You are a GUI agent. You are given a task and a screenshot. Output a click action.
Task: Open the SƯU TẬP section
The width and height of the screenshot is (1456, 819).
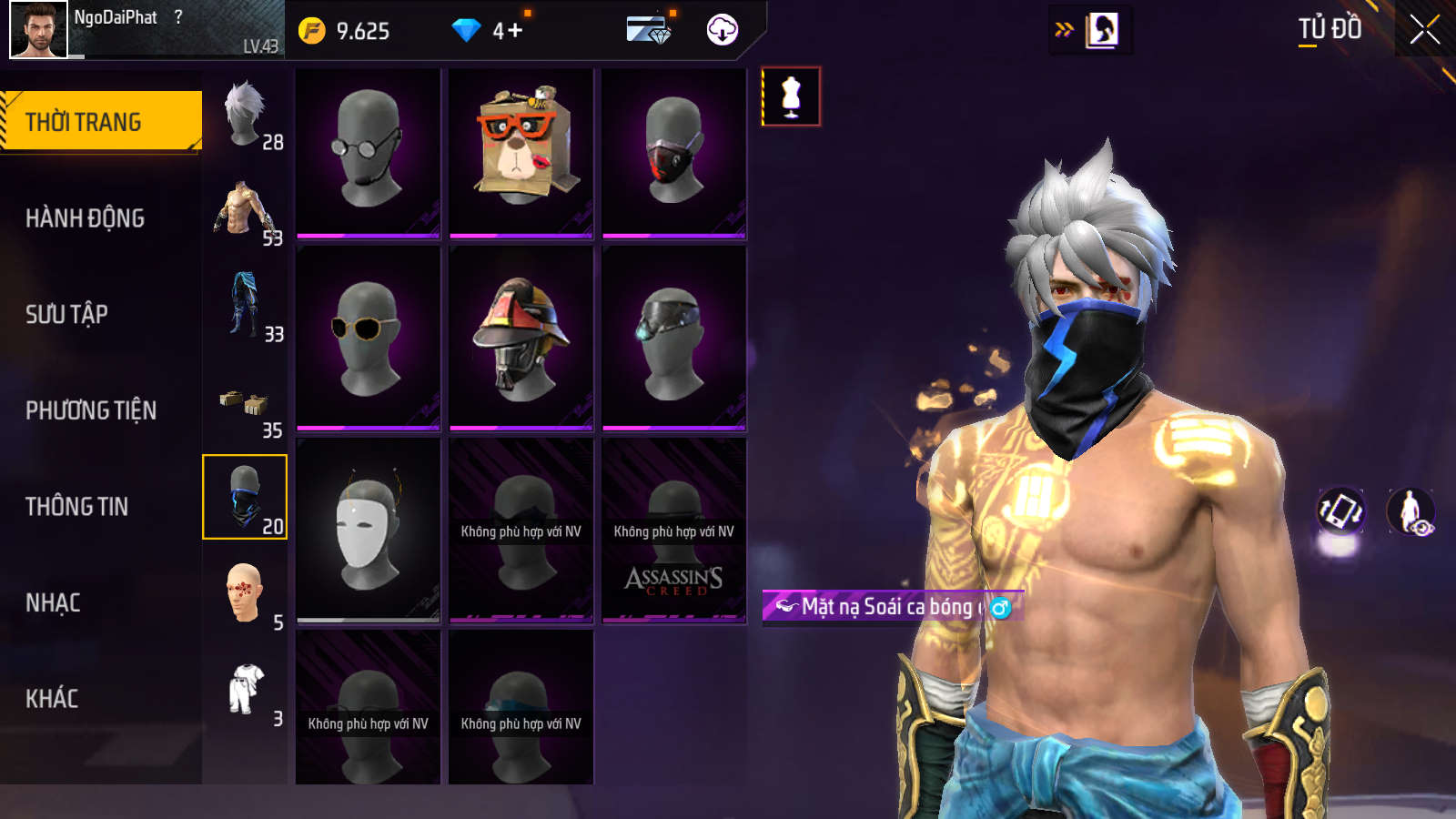(x=66, y=315)
